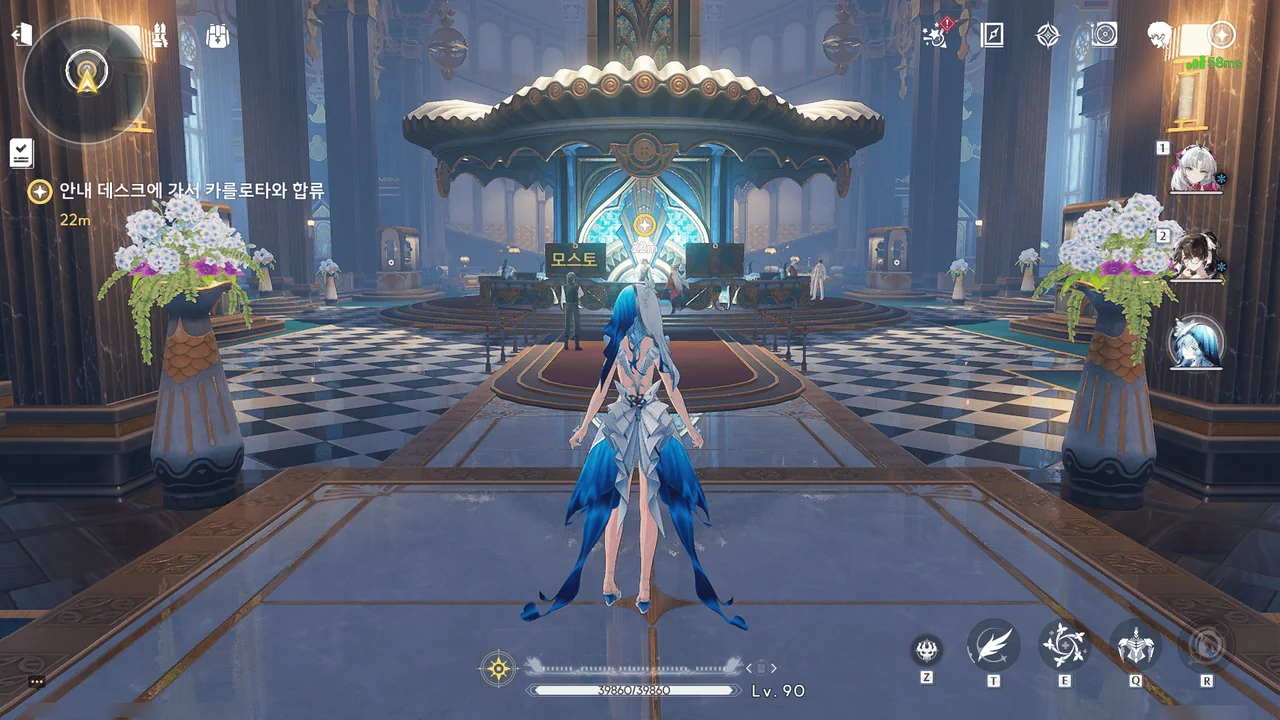Open the chat bubble with three dots
The image size is (1280, 720).
coord(36,681)
